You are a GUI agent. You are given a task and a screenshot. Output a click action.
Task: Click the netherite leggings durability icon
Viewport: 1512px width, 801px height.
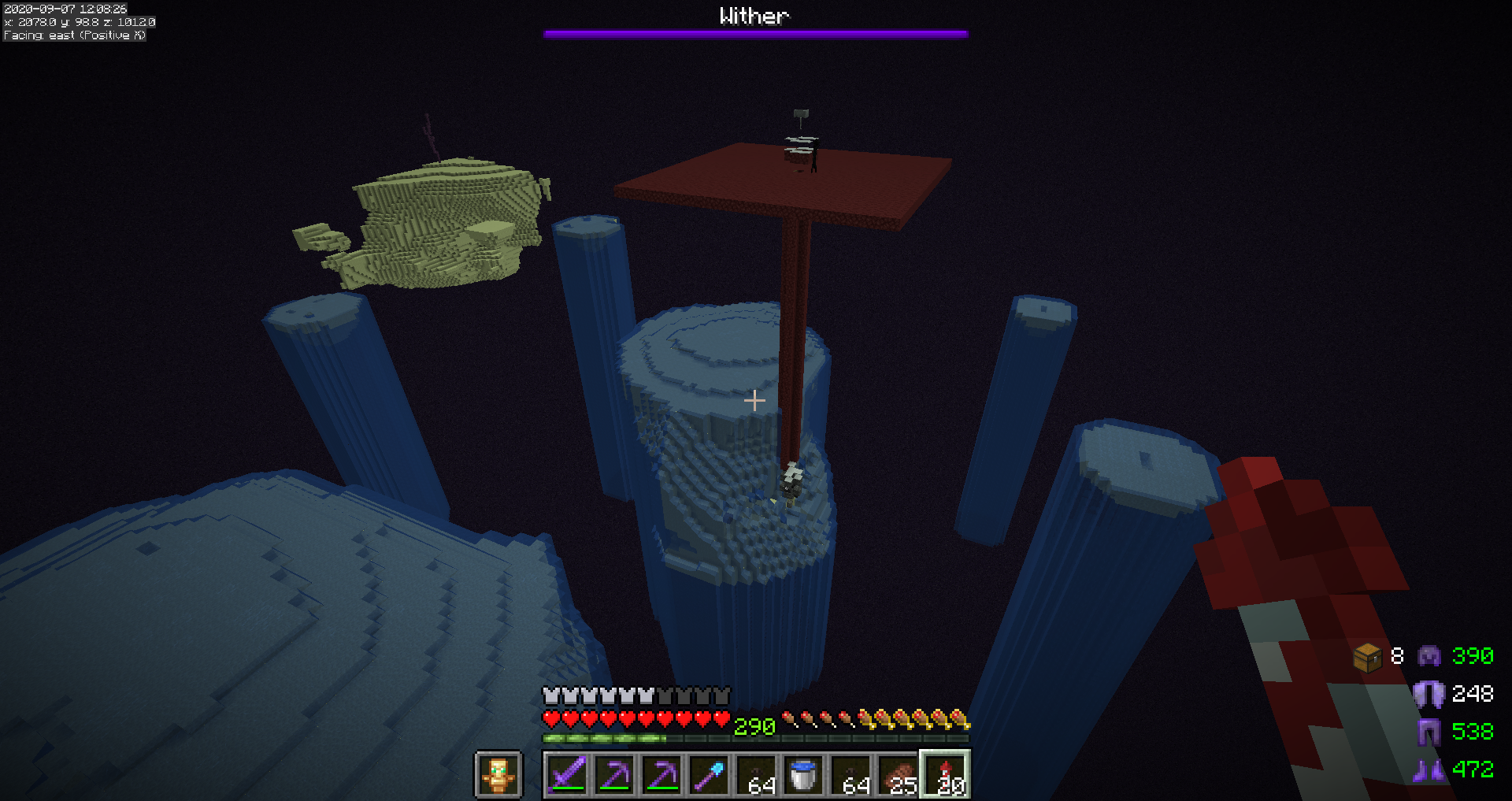tap(1429, 732)
